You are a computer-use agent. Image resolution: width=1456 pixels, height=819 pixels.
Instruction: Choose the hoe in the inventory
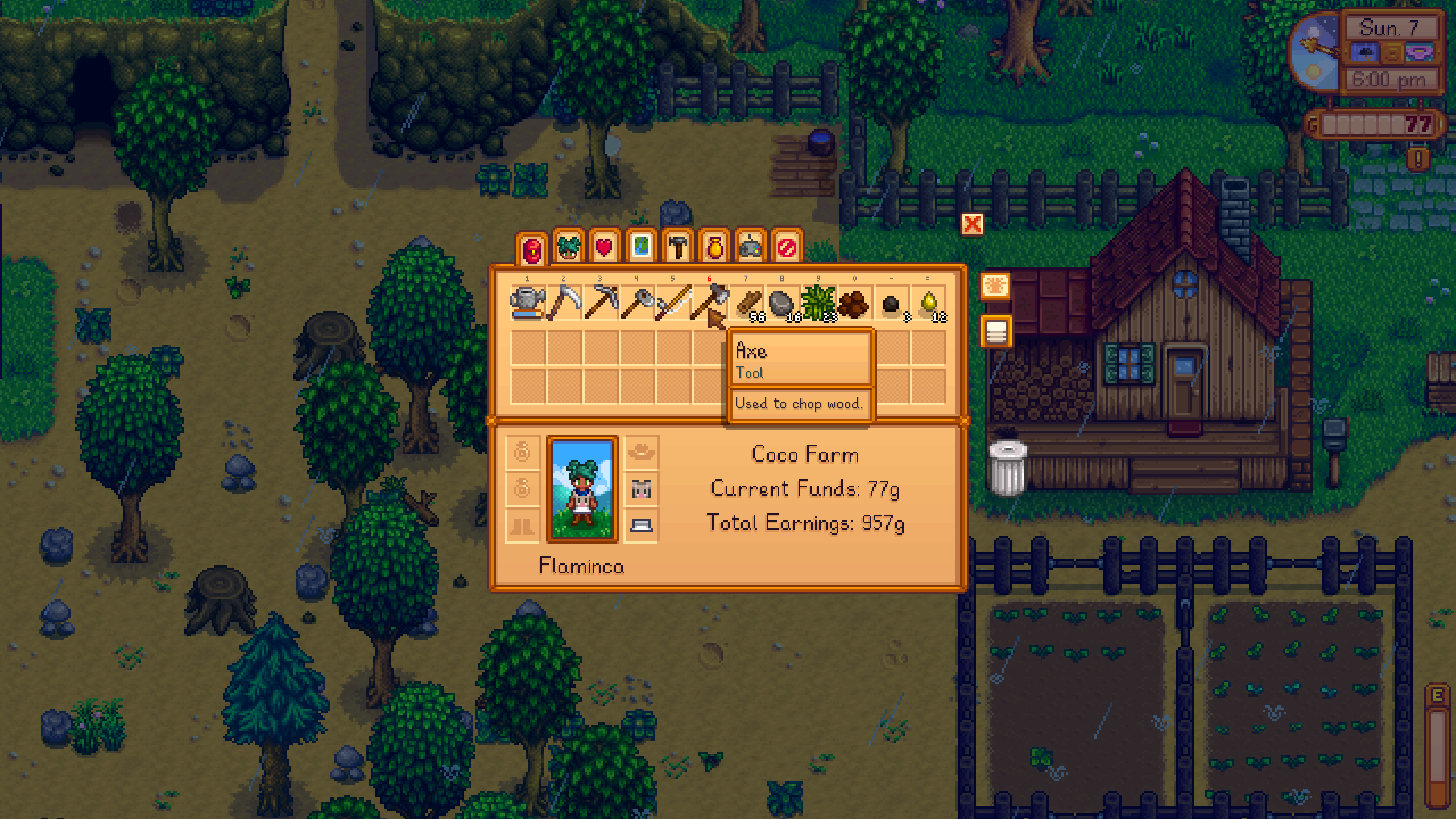(x=637, y=303)
